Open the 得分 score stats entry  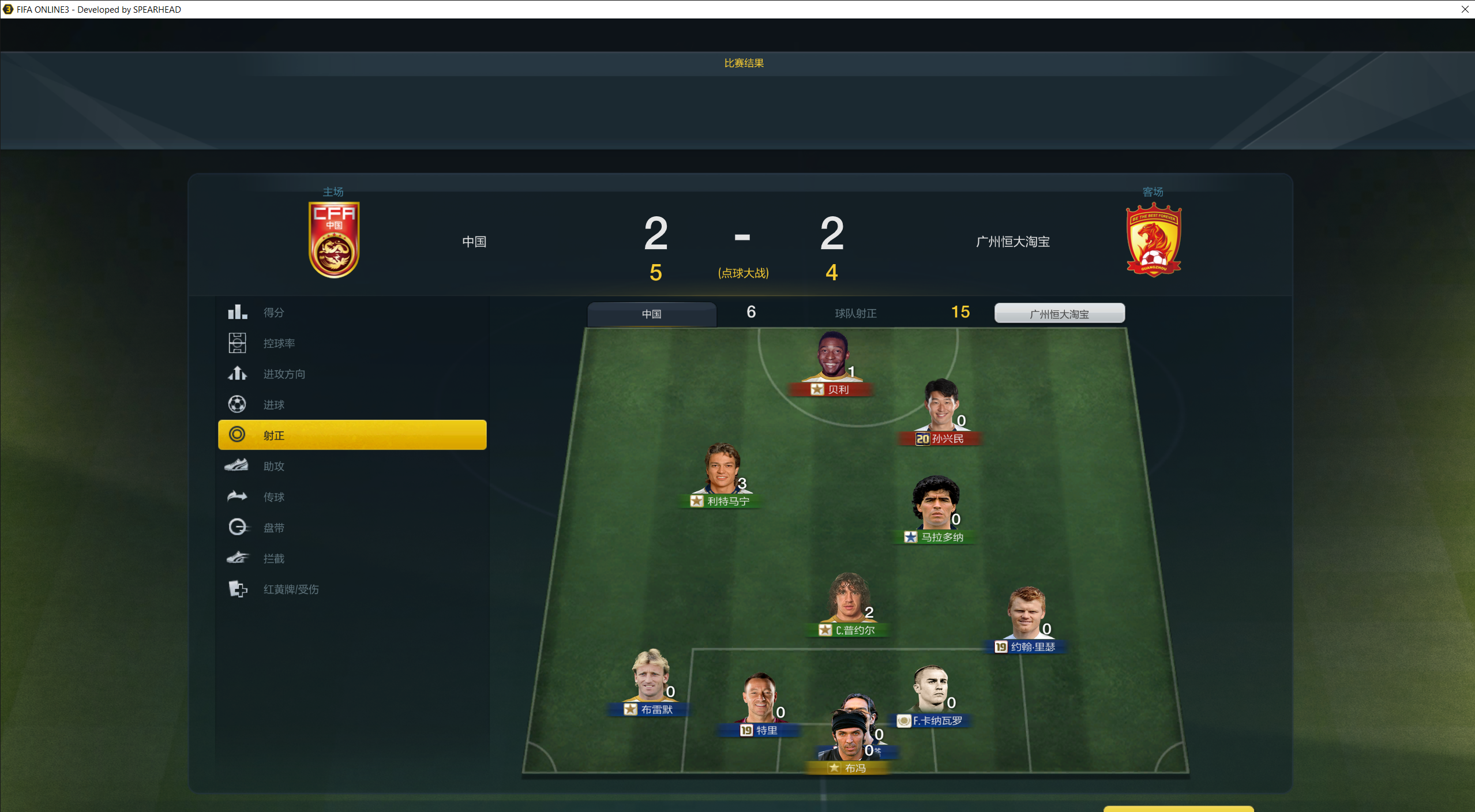273,313
